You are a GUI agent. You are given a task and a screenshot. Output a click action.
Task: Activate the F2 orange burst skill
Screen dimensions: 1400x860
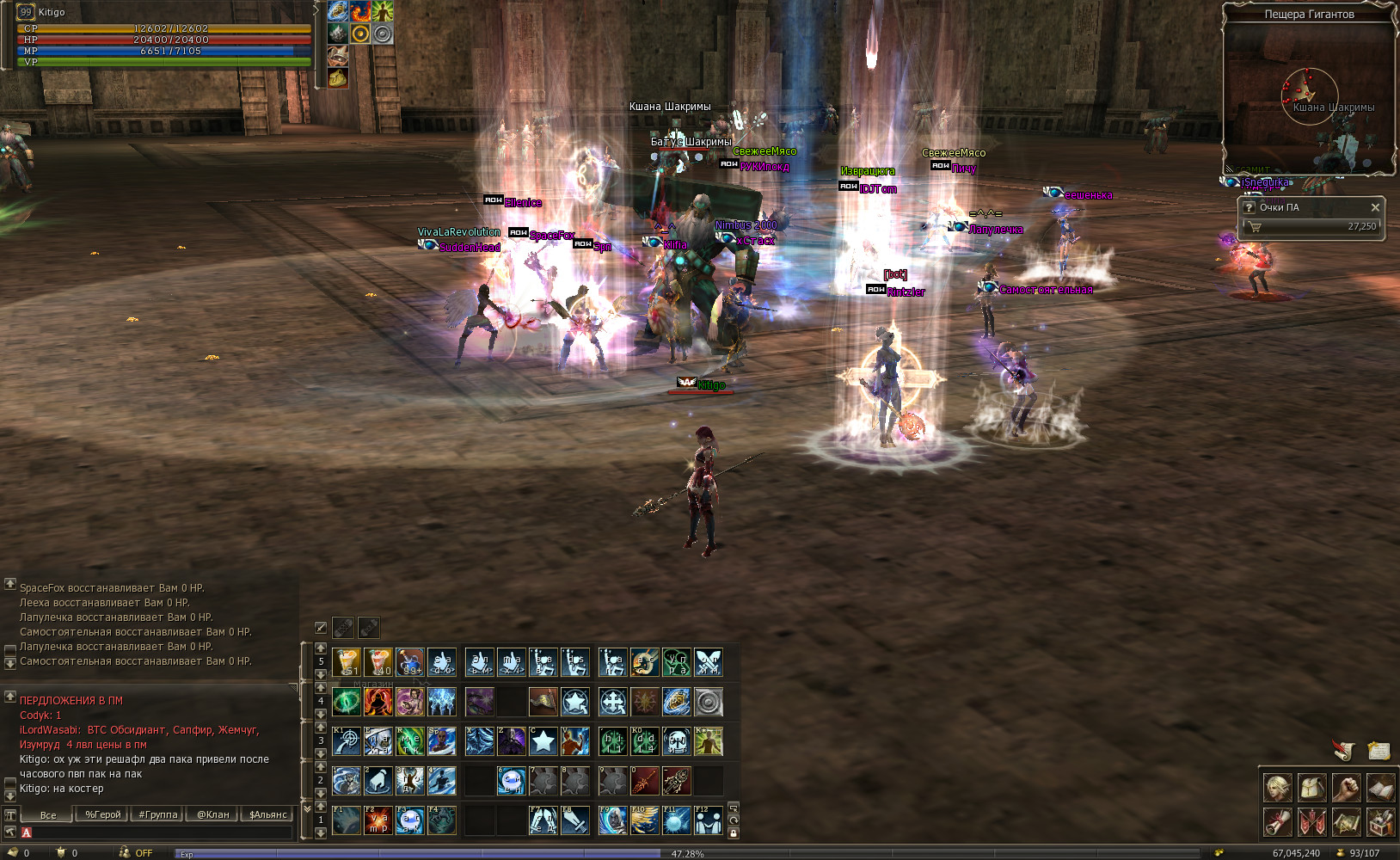tap(378, 820)
